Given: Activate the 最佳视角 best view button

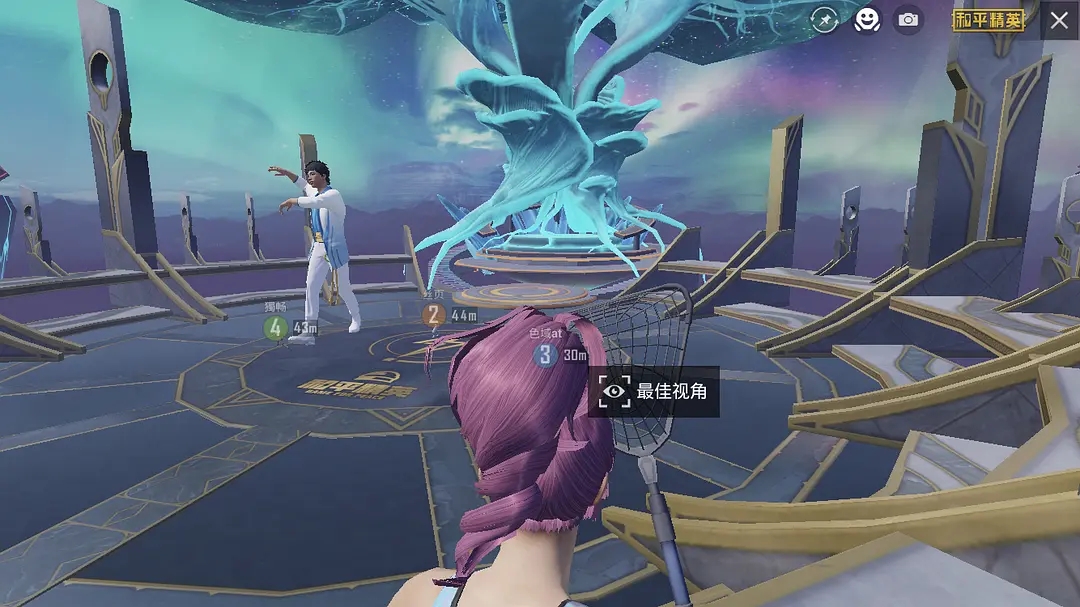Looking at the screenshot, I should (x=654, y=391).
